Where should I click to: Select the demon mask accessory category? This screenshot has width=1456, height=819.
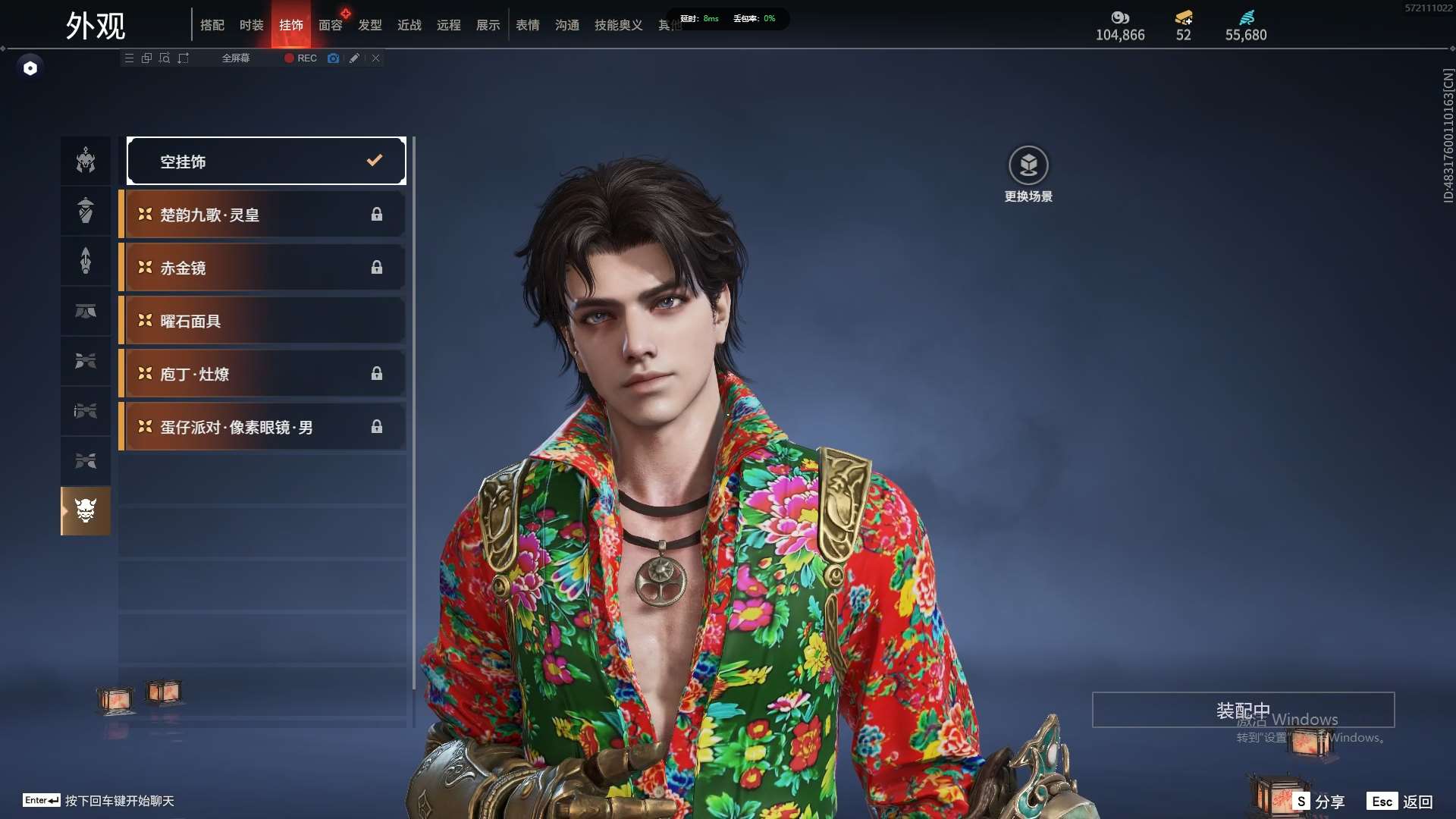point(86,511)
